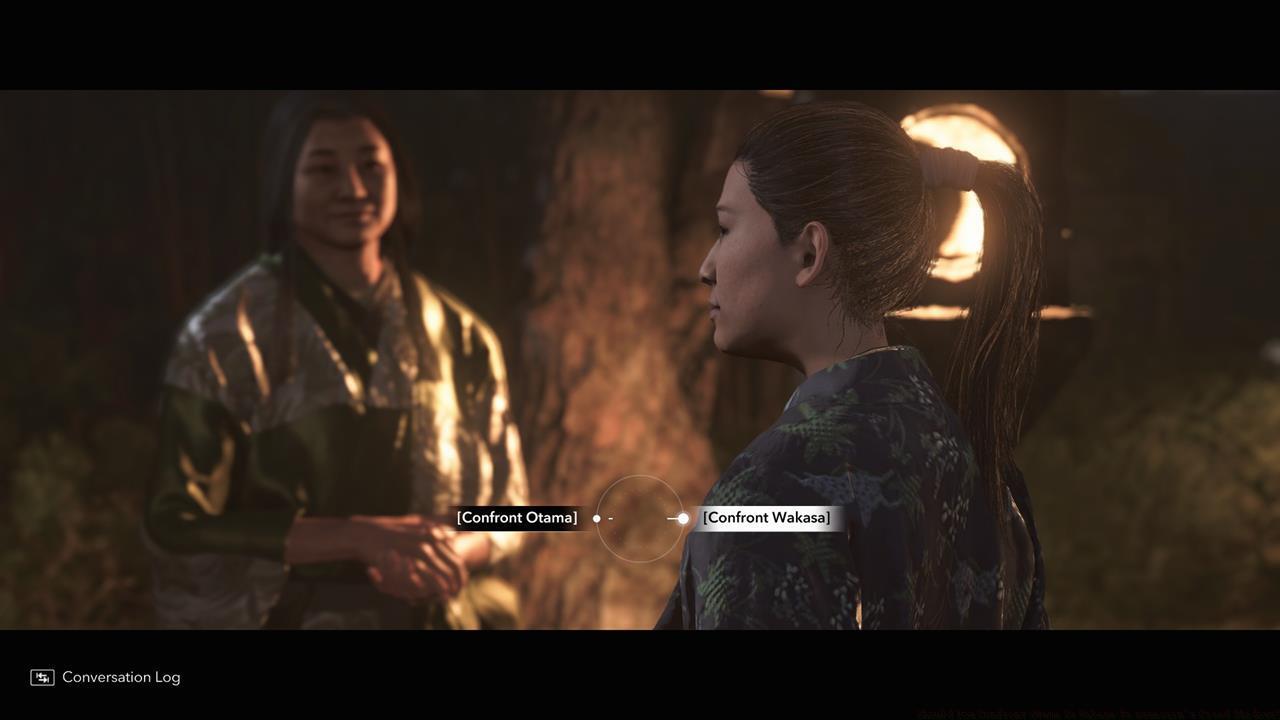
Task: Click the small dot marker beside Confront Otama
Action: tap(597, 518)
